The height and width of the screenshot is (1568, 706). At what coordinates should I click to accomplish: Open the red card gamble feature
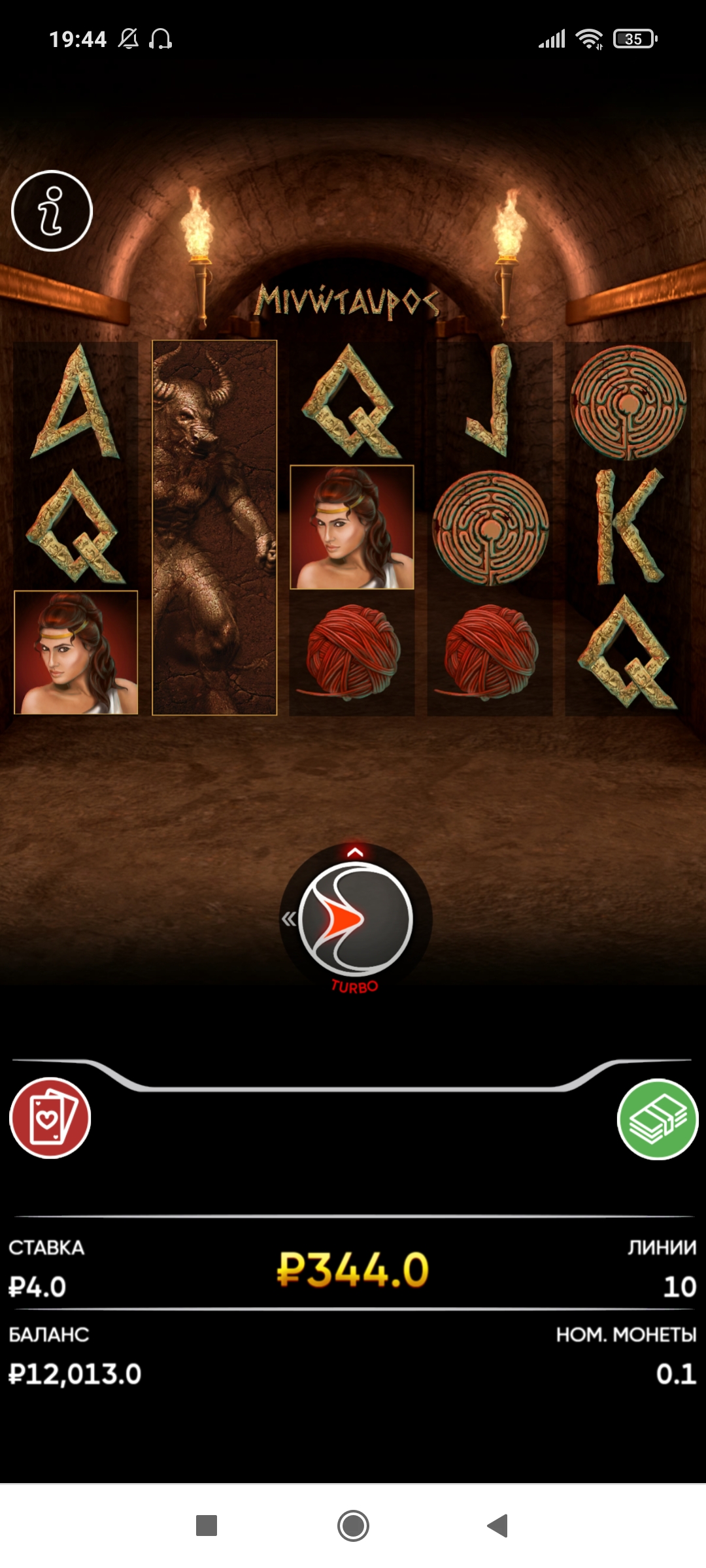click(50, 1118)
